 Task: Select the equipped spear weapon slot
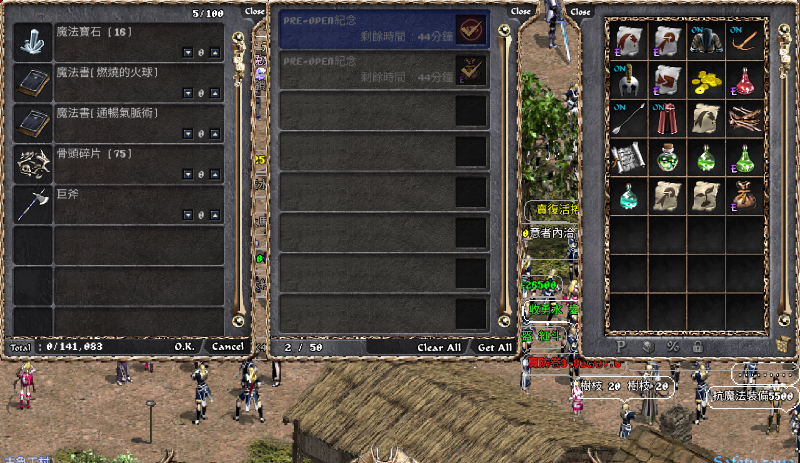(630, 119)
